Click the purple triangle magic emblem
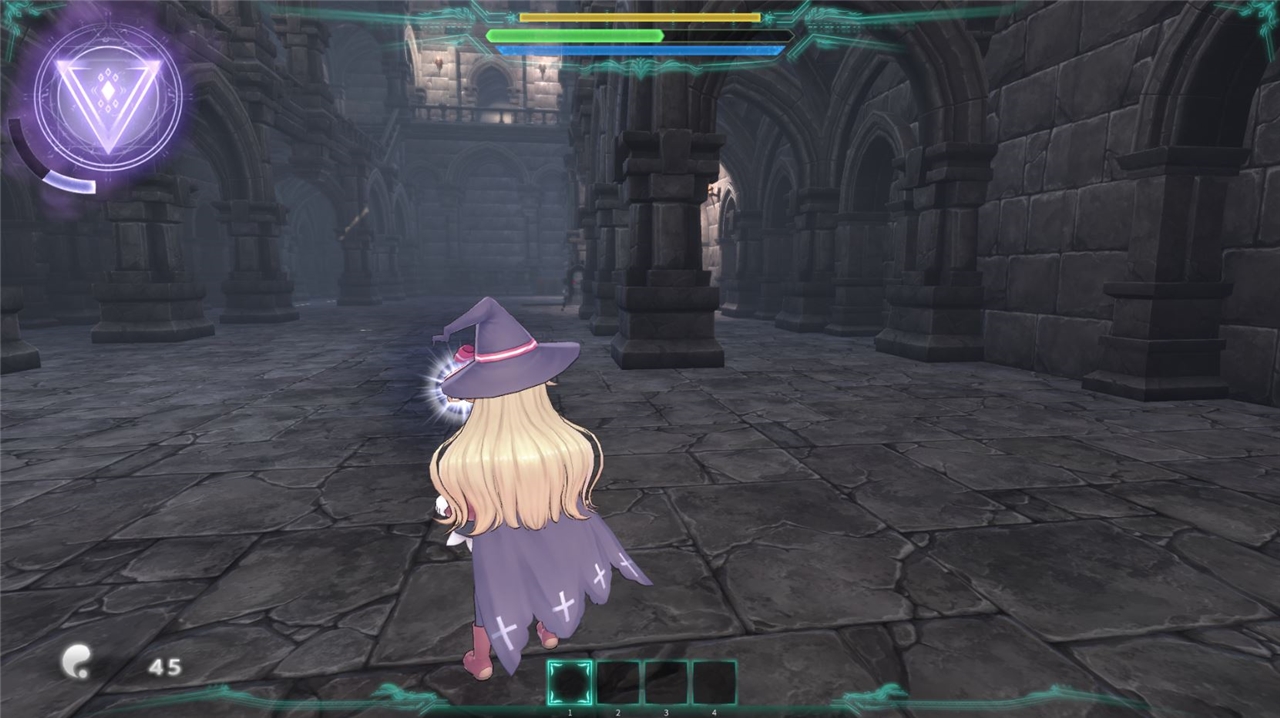Image resolution: width=1280 pixels, height=718 pixels. [108, 97]
